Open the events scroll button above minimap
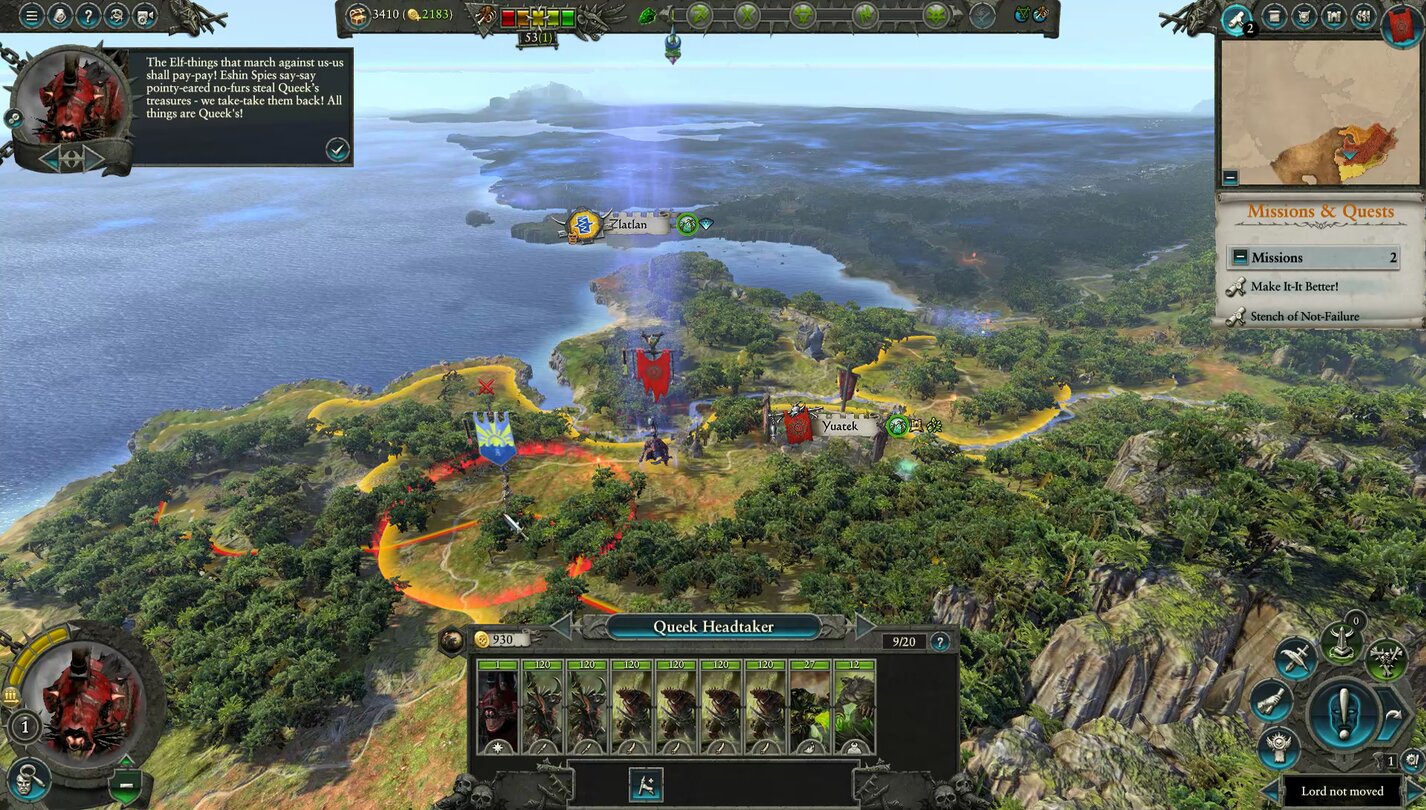 (x=1238, y=18)
